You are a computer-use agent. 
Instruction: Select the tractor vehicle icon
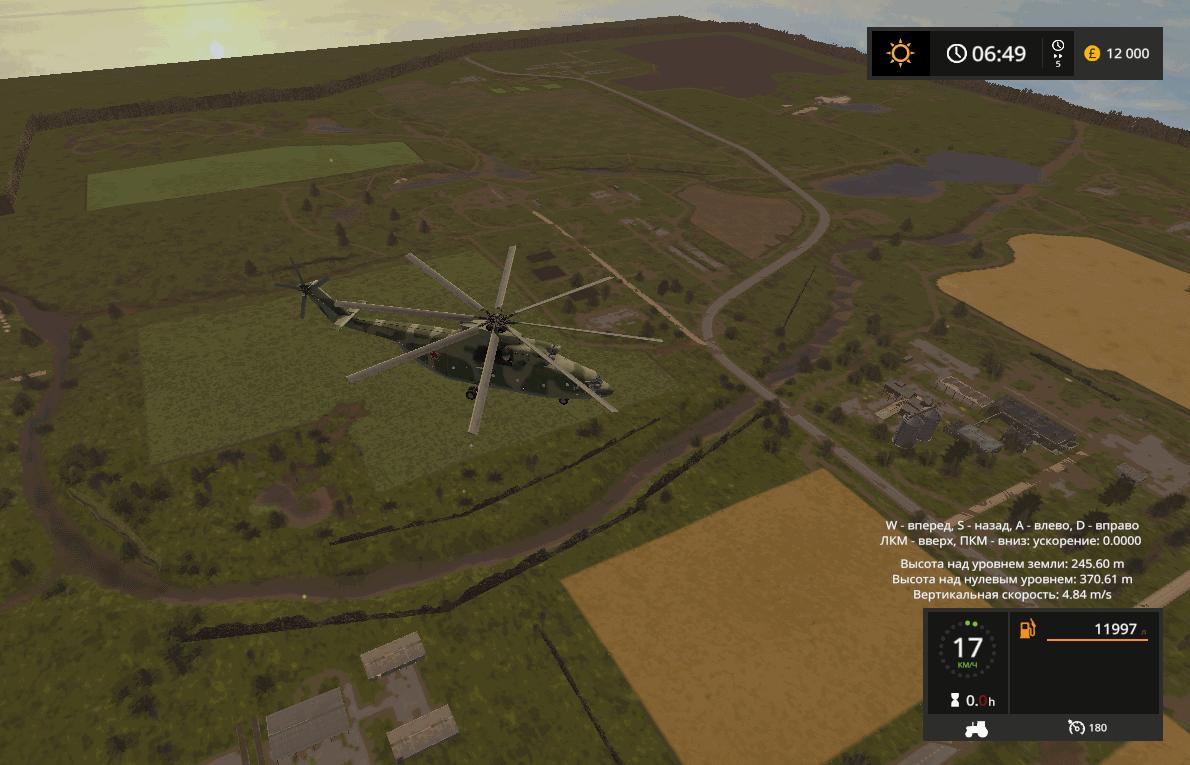(975, 728)
